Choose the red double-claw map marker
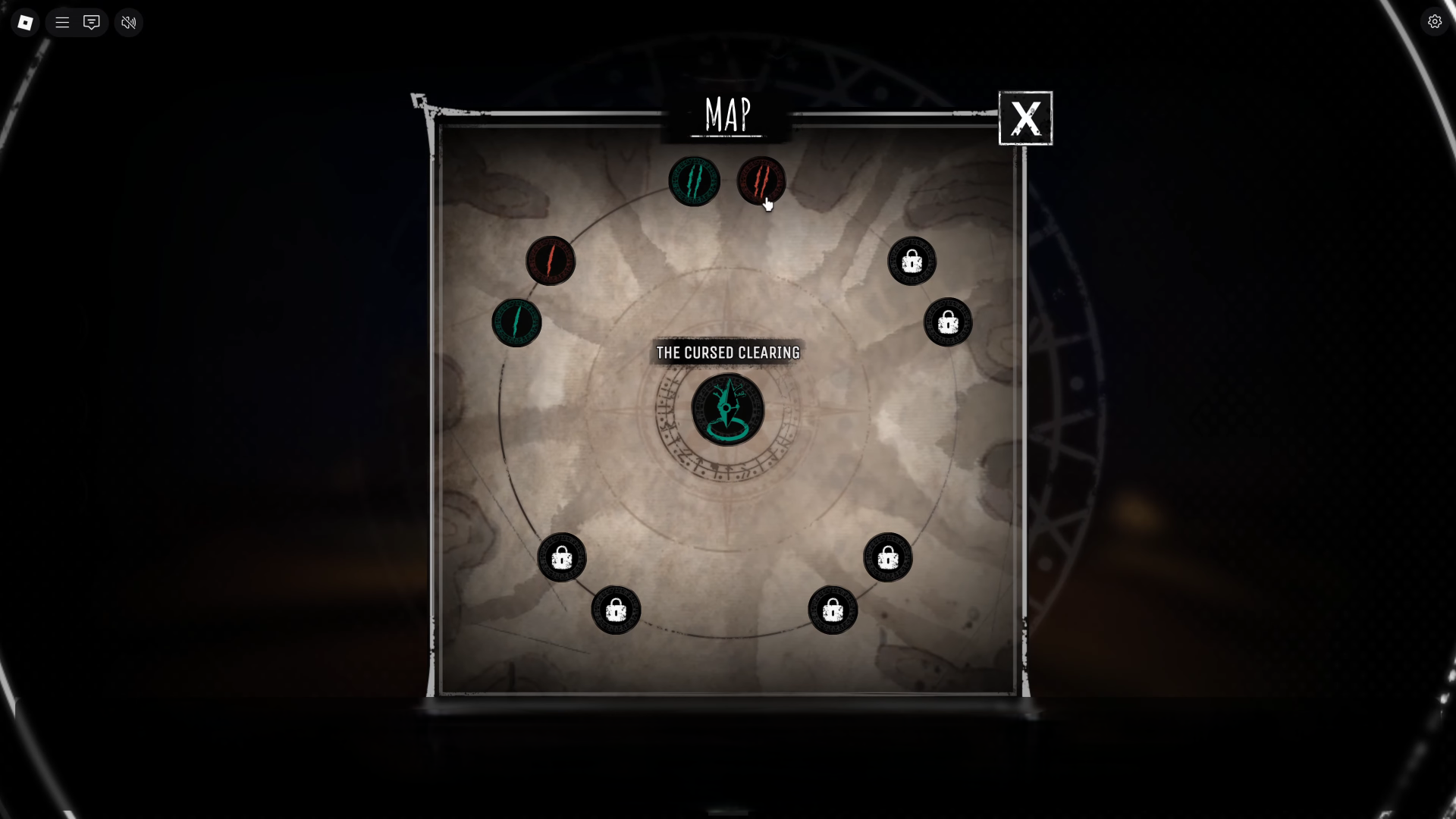1456x819 pixels. pyautogui.click(x=761, y=180)
